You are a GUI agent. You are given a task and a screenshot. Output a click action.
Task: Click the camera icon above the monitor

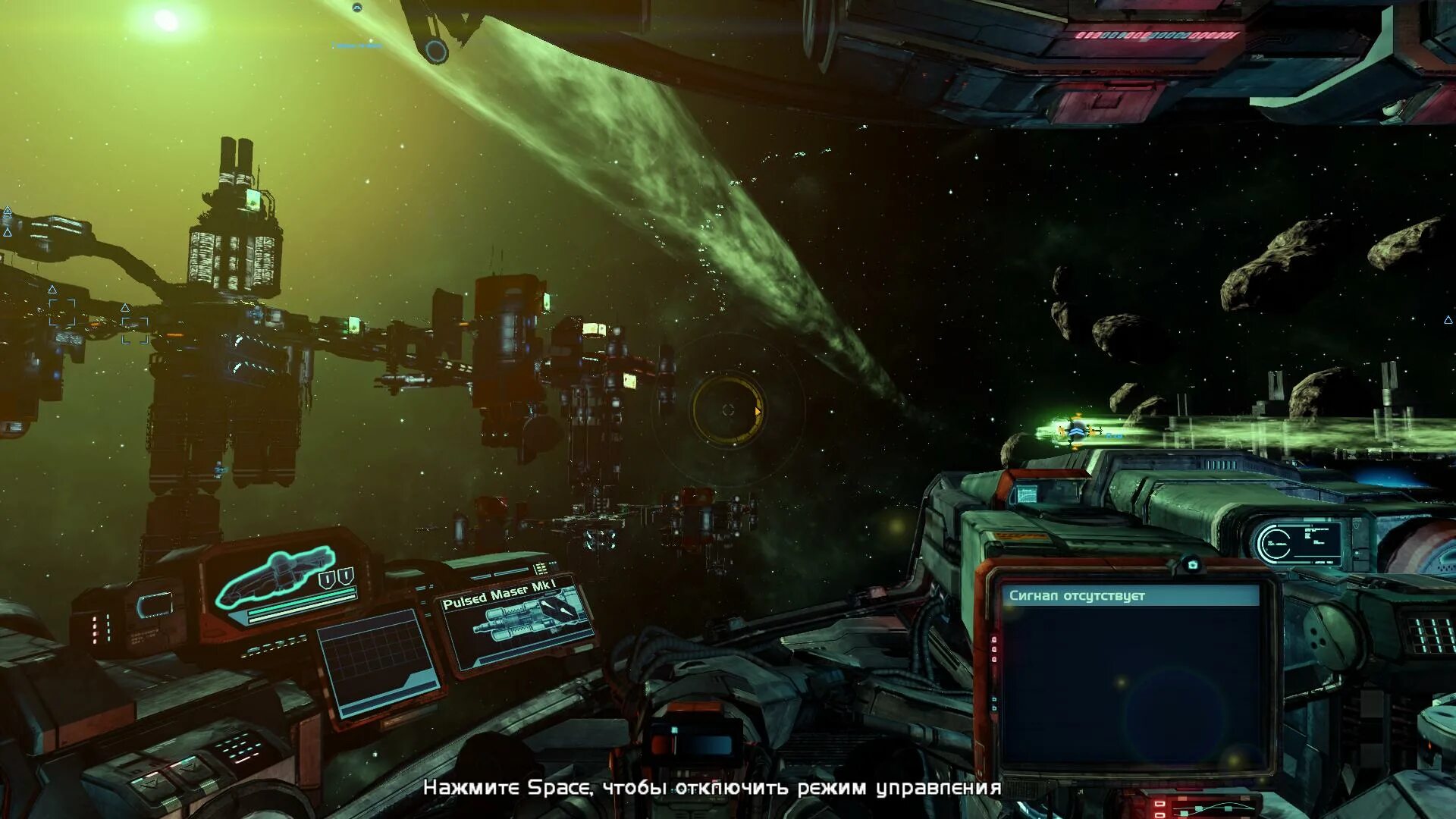pyautogui.click(x=1192, y=565)
